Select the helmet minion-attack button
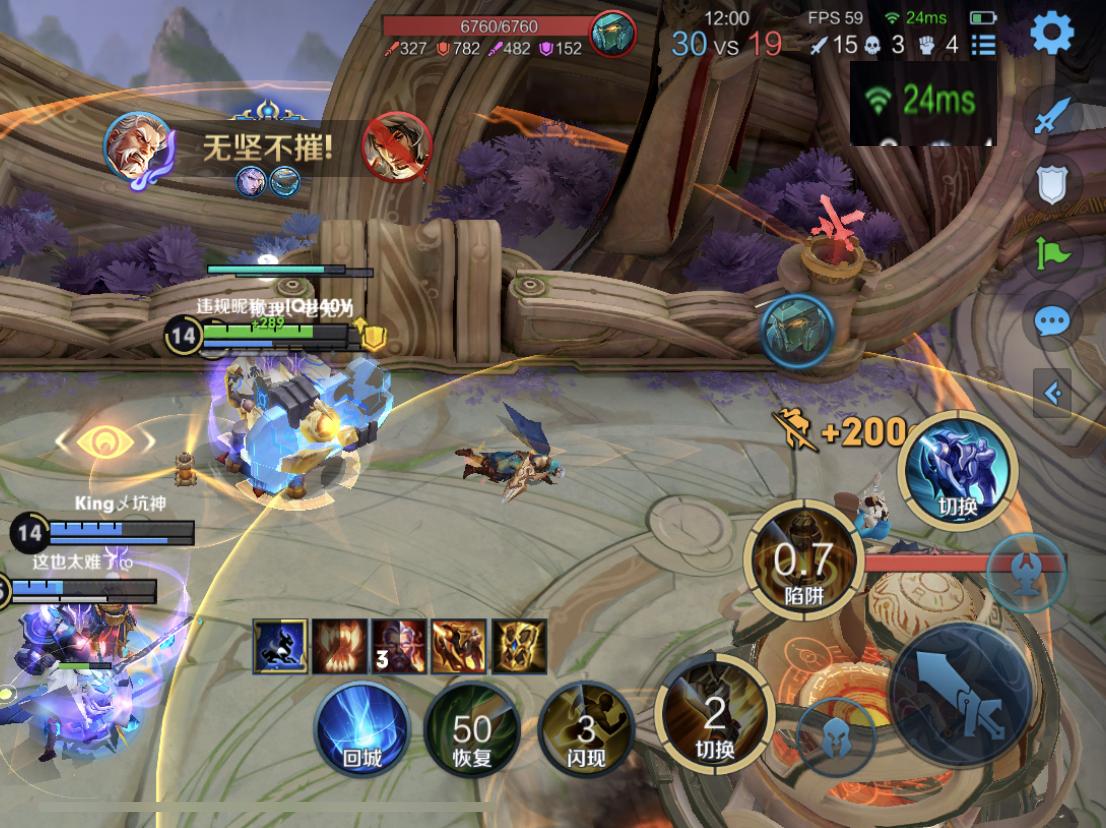This screenshot has height=828, width=1106. point(836,739)
